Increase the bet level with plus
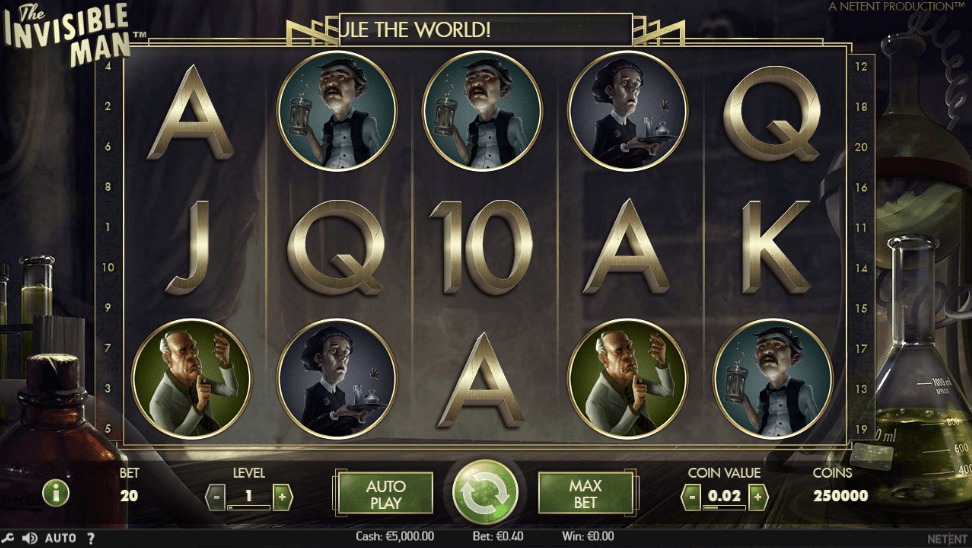Image resolution: width=972 pixels, height=548 pixels. point(282,495)
